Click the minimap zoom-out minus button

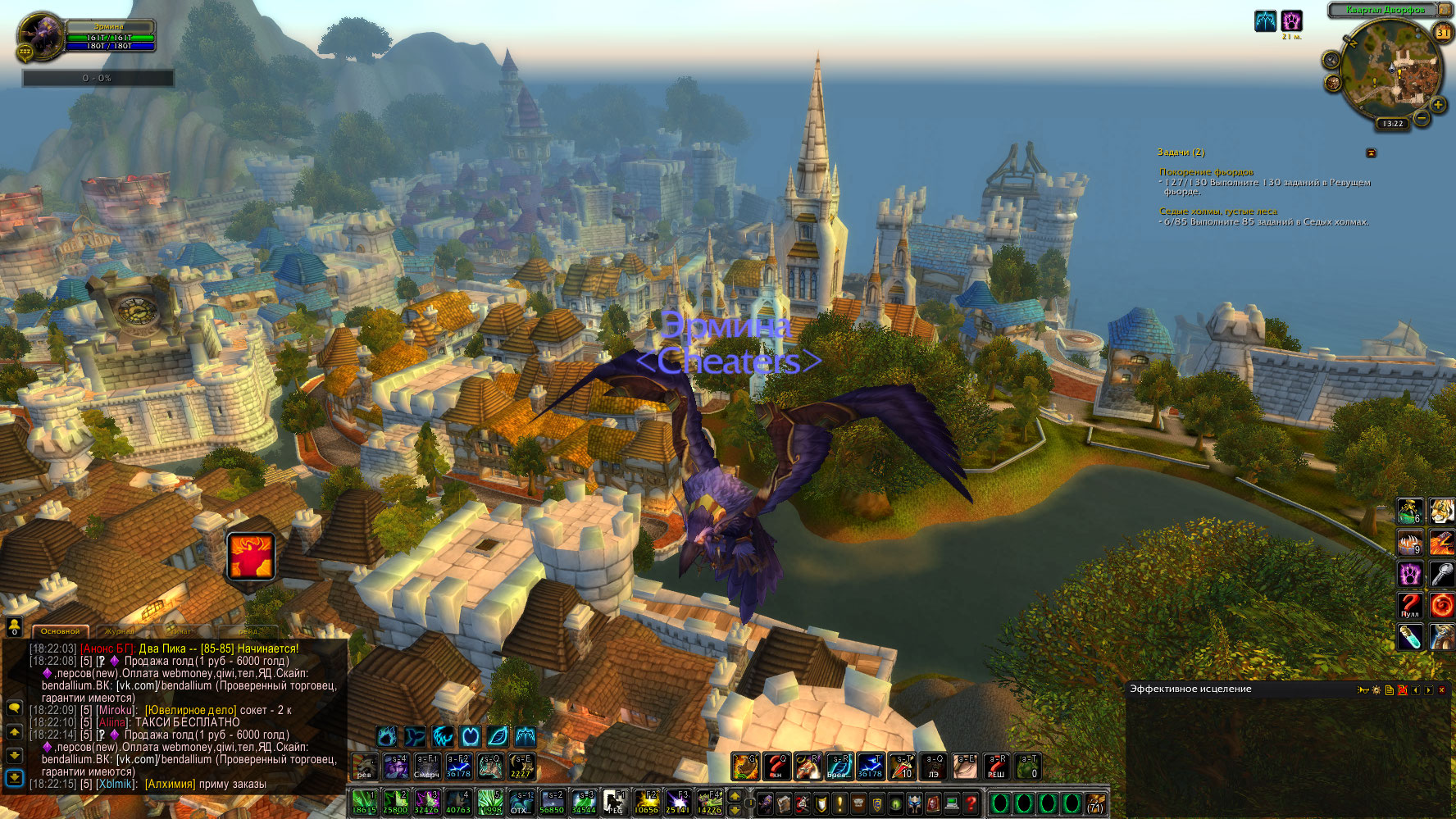click(1422, 119)
